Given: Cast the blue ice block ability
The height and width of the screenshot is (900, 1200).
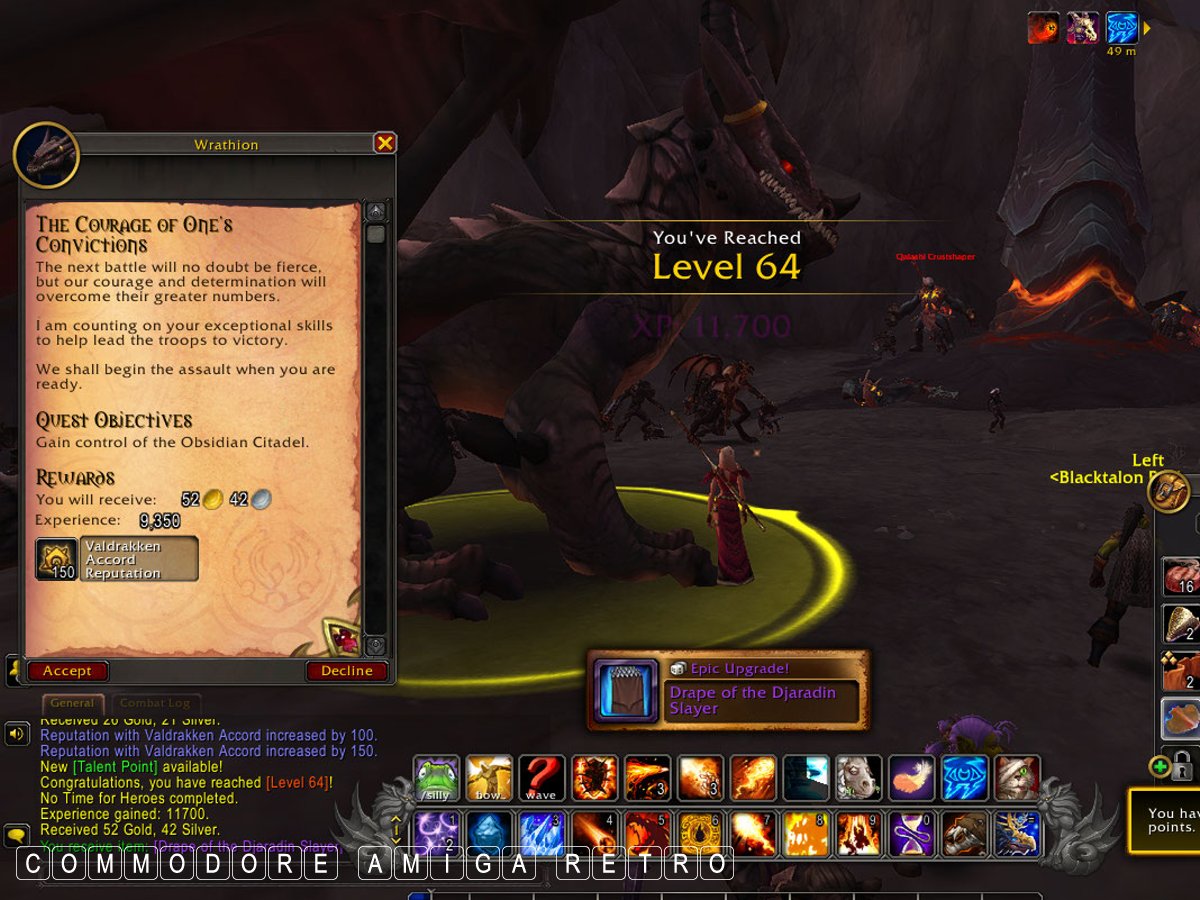Looking at the screenshot, I should point(541,834).
